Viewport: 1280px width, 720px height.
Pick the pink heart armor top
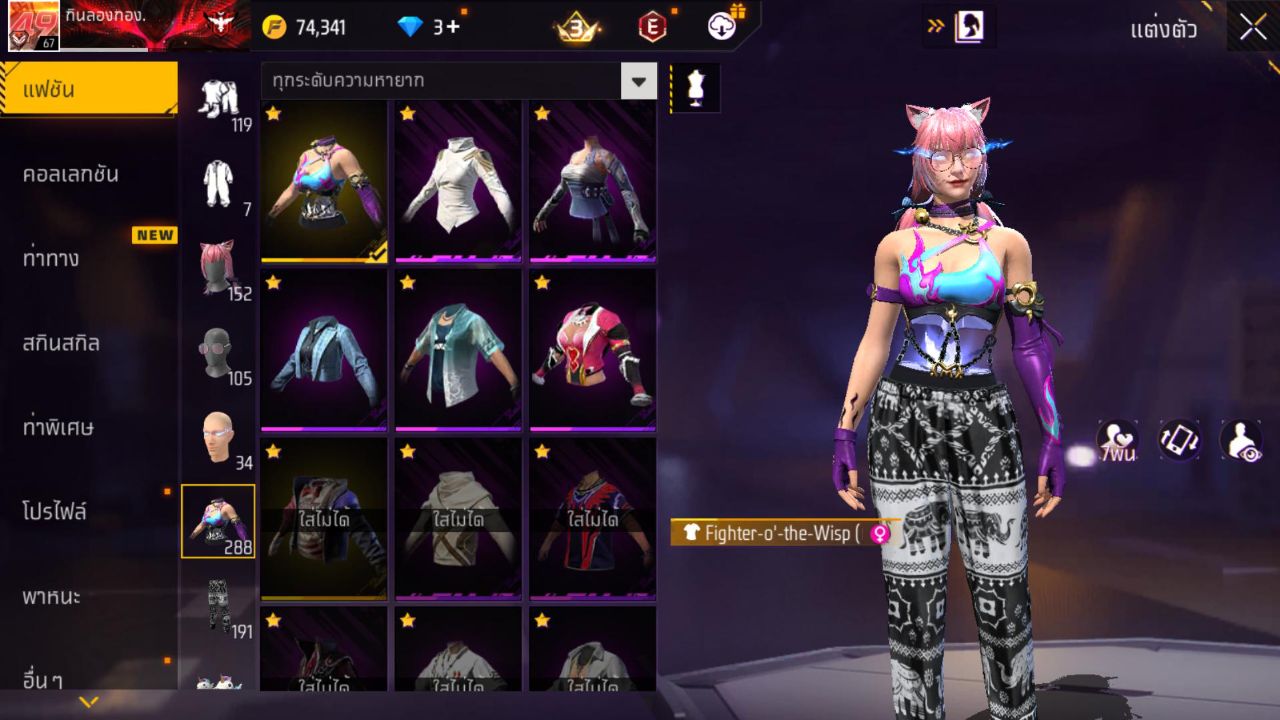coord(592,350)
